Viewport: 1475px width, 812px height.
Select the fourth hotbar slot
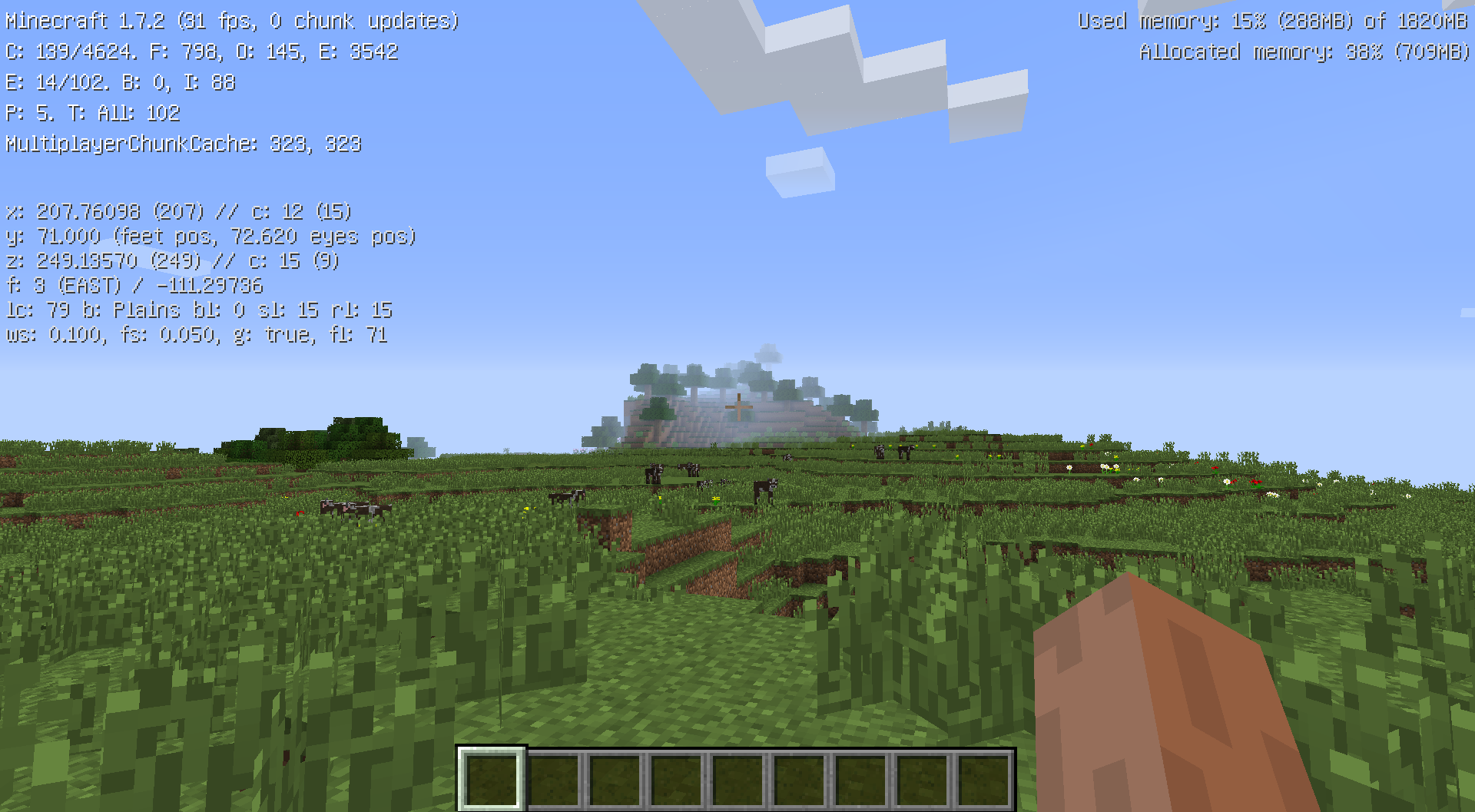coord(676,777)
